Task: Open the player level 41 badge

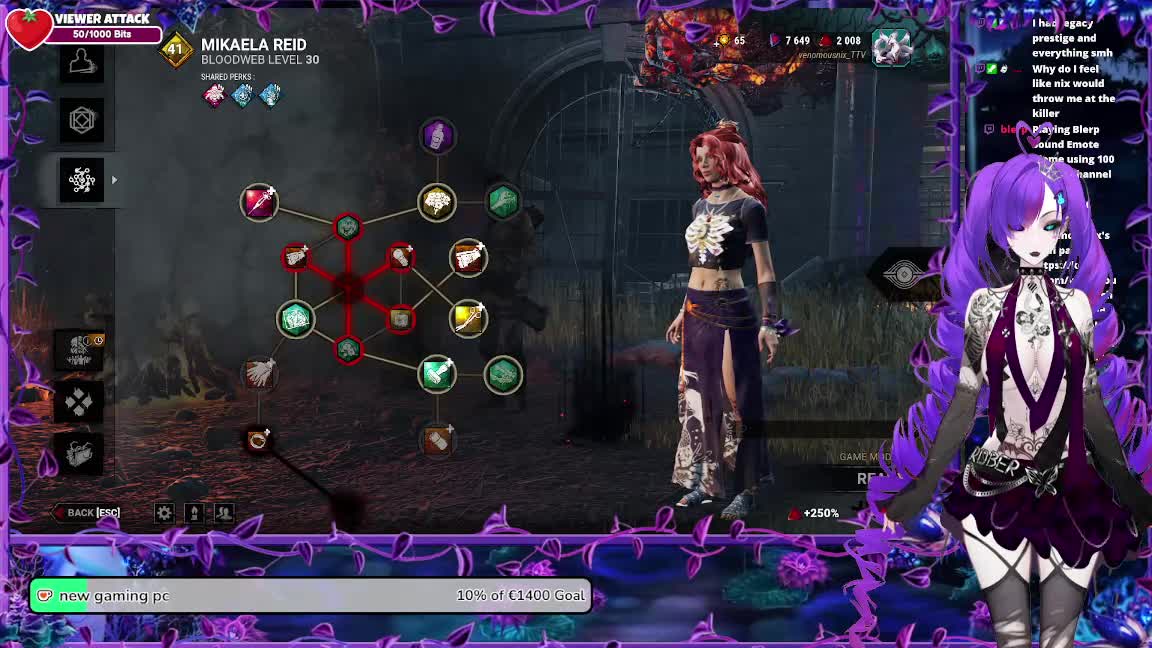Action: click(x=176, y=49)
